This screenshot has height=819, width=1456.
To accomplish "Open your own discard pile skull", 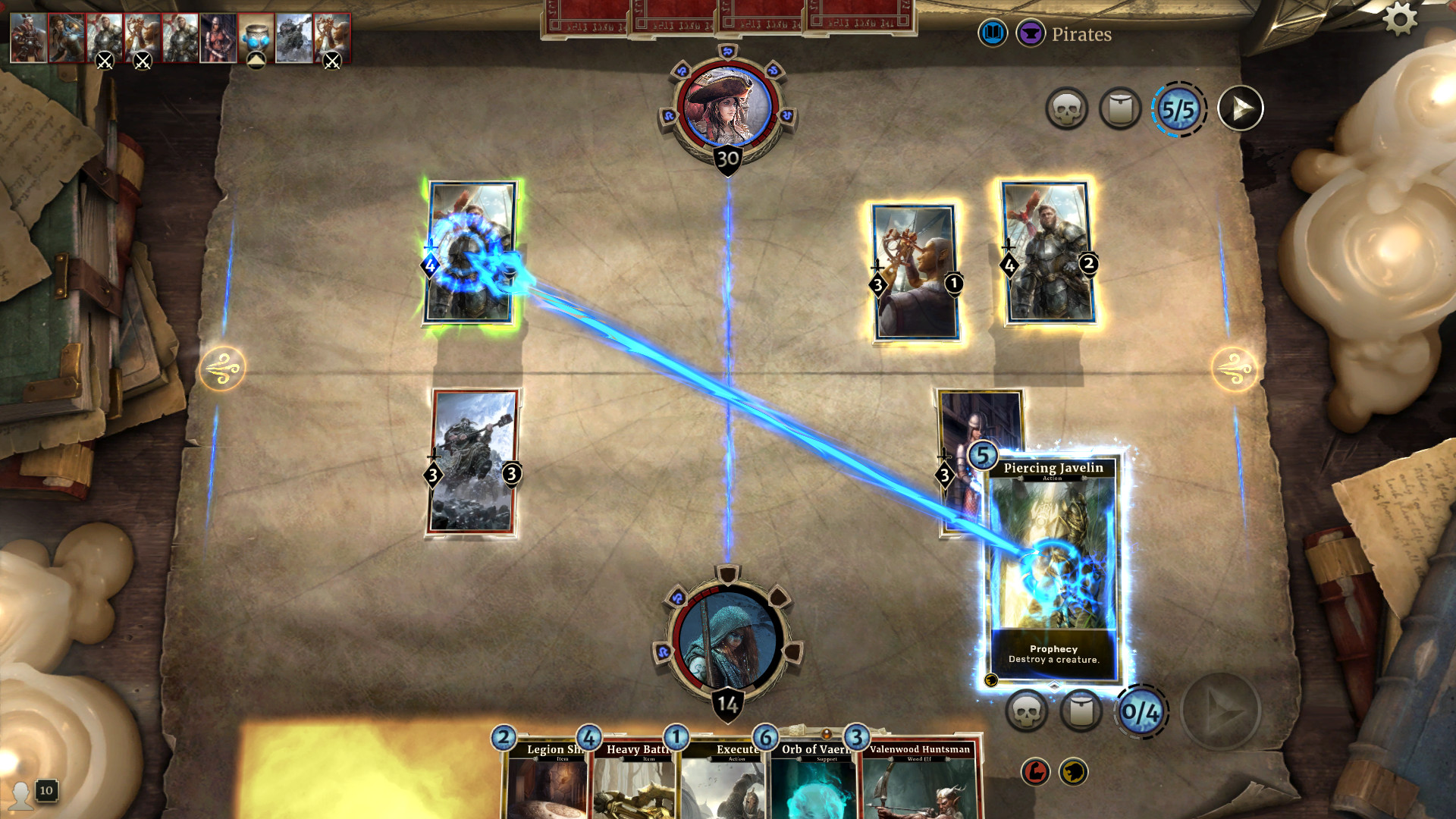I will point(1026,711).
